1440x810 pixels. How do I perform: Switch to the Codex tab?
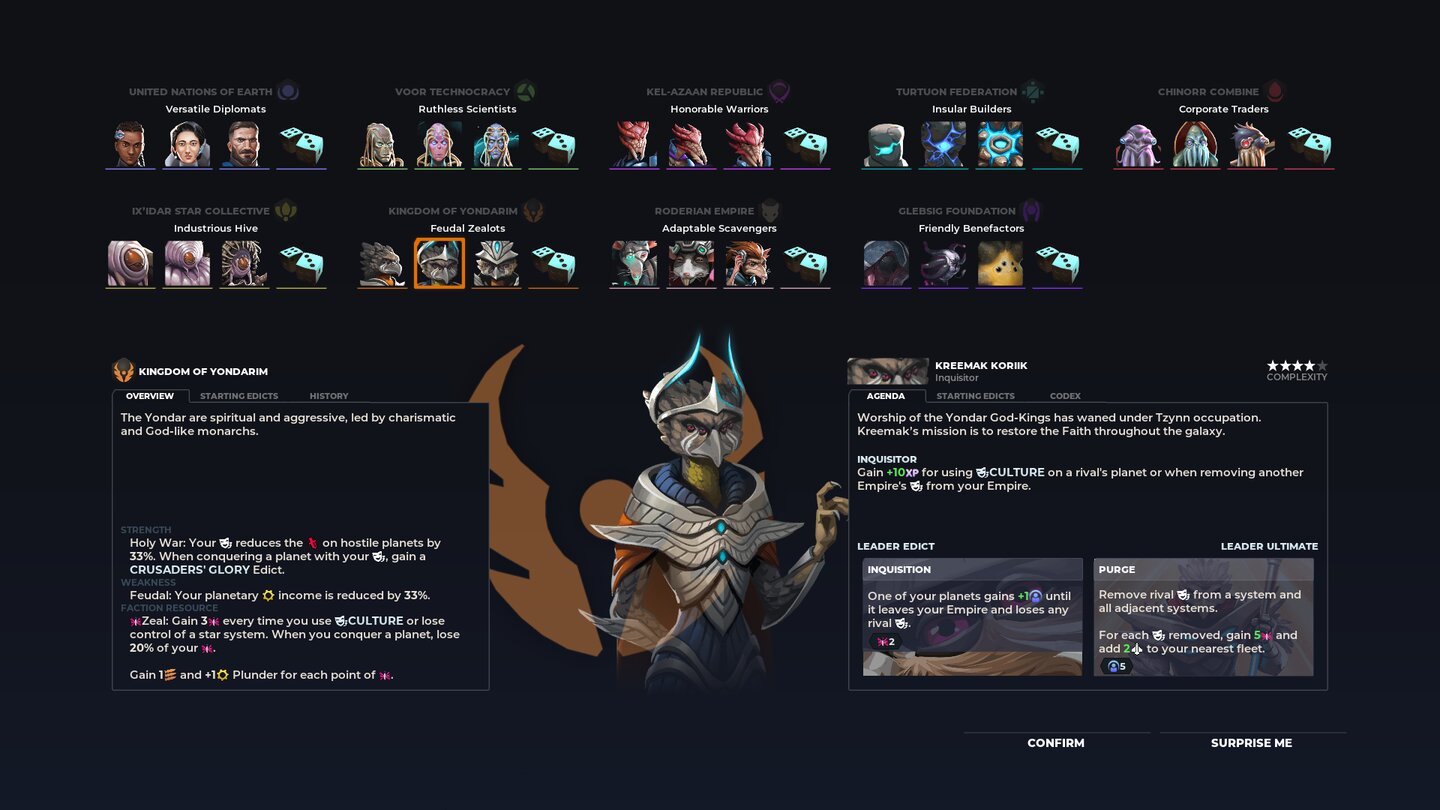[x=1064, y=395]
